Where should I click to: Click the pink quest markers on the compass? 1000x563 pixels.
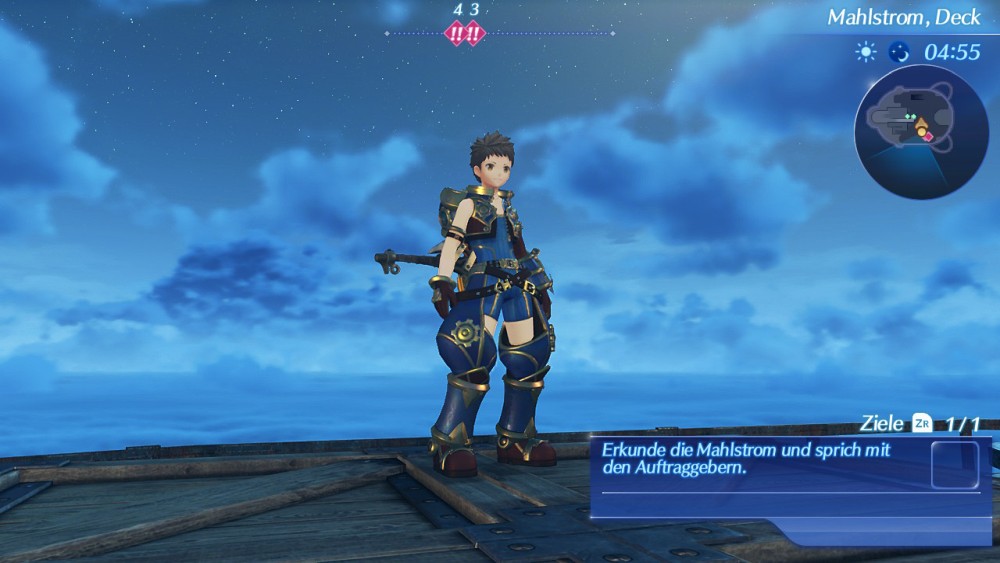pyautogui.click(x=465, y=33)
